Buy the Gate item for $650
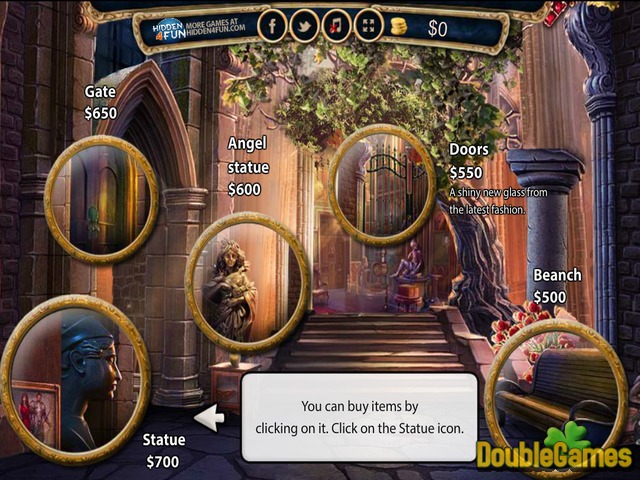The height and width of the screenshot is (480, 640). [101, 199]
